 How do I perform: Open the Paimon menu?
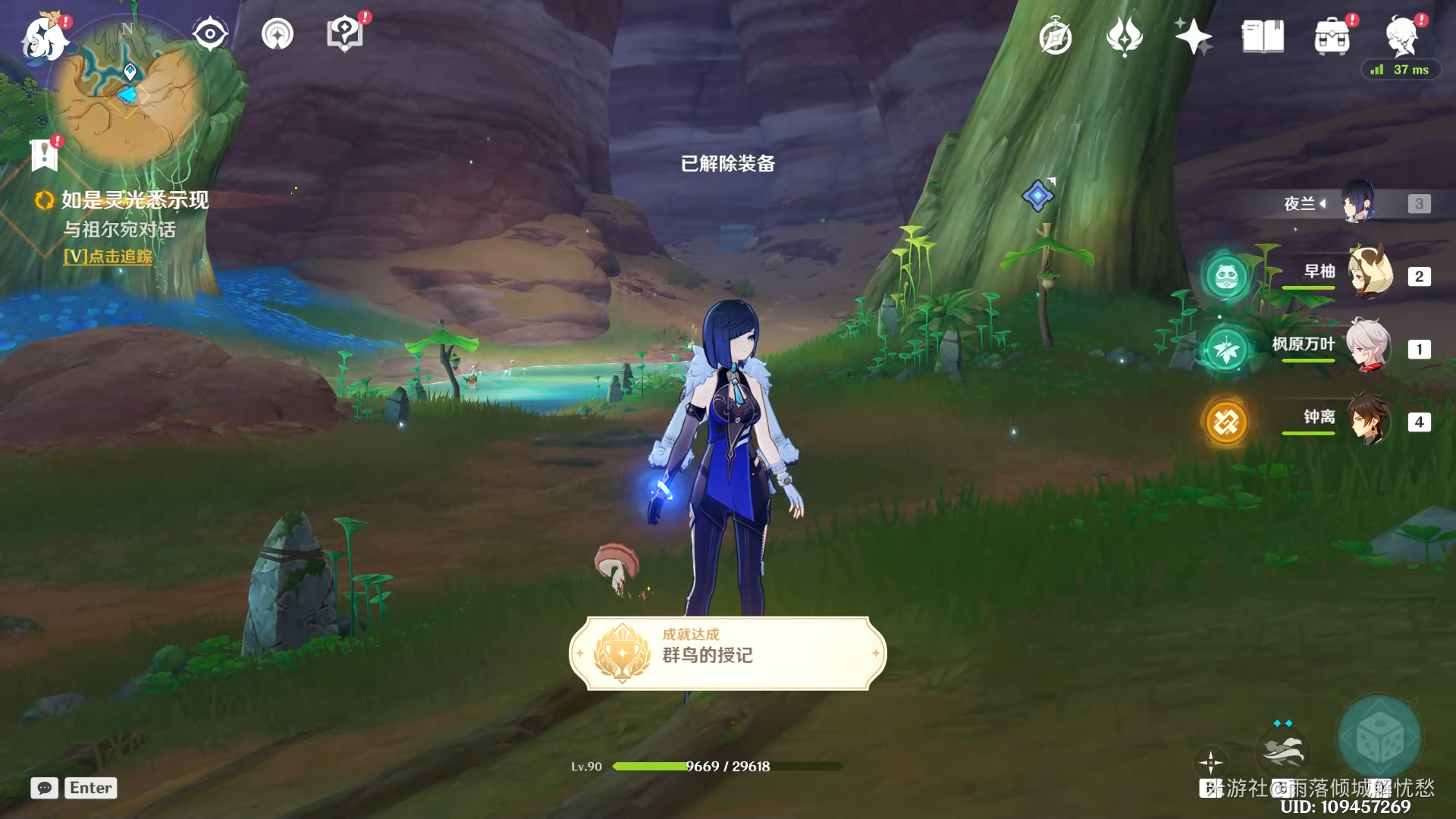(x=45, y=38)
